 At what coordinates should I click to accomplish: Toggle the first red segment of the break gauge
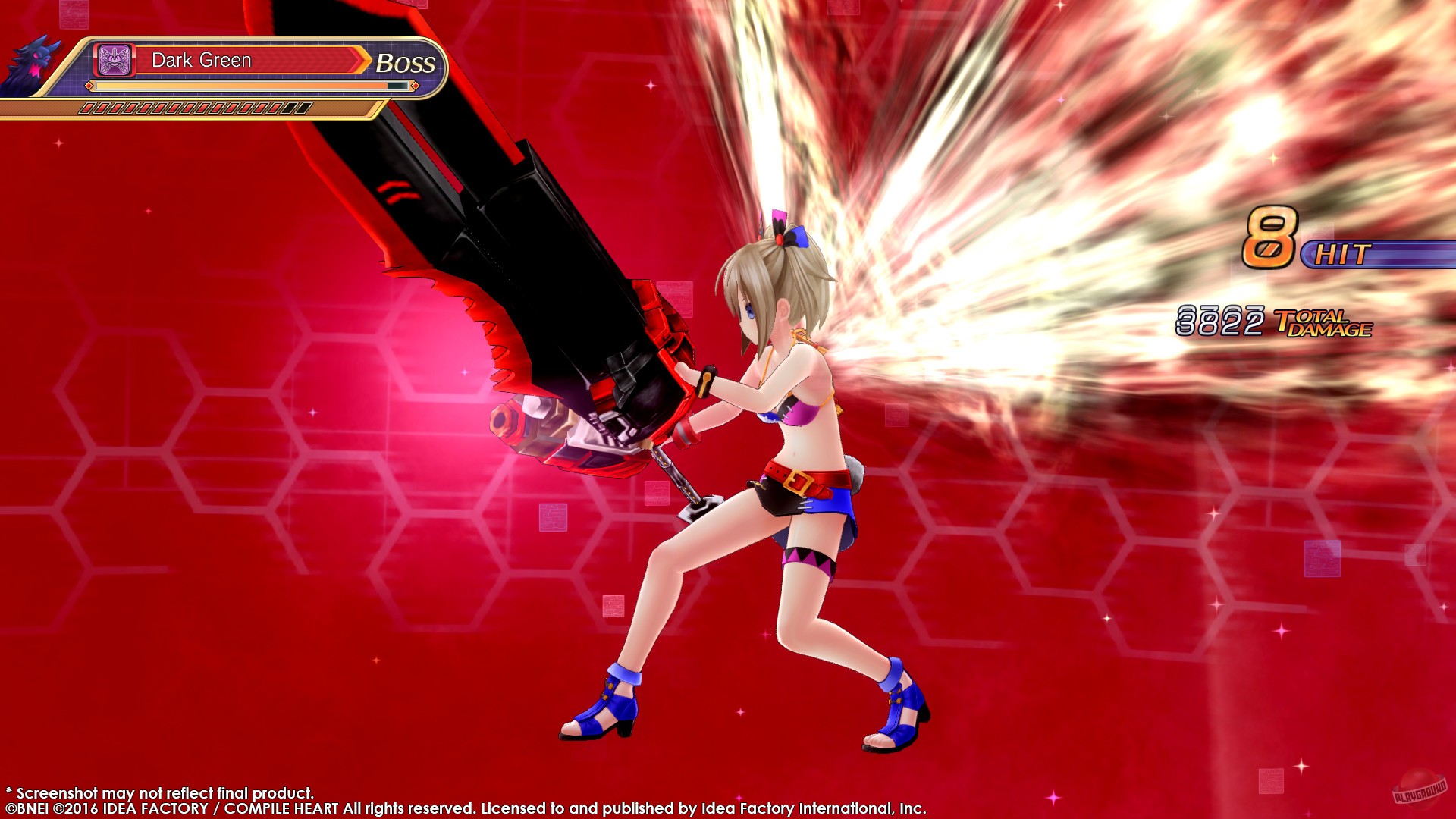88,108
